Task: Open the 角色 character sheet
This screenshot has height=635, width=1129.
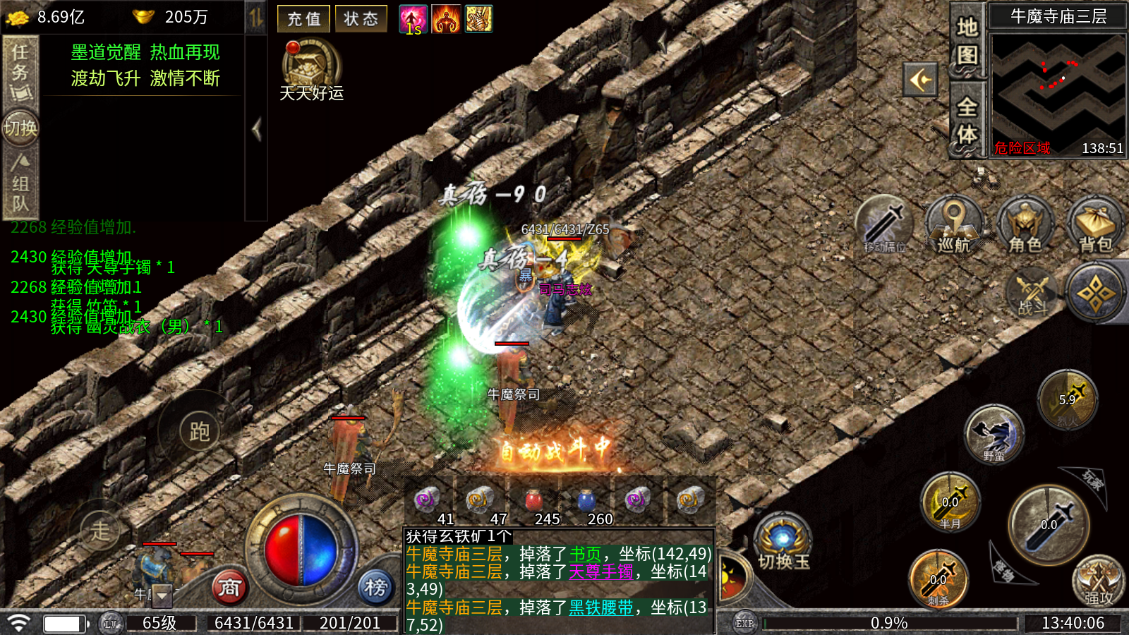Action: 1026,224
